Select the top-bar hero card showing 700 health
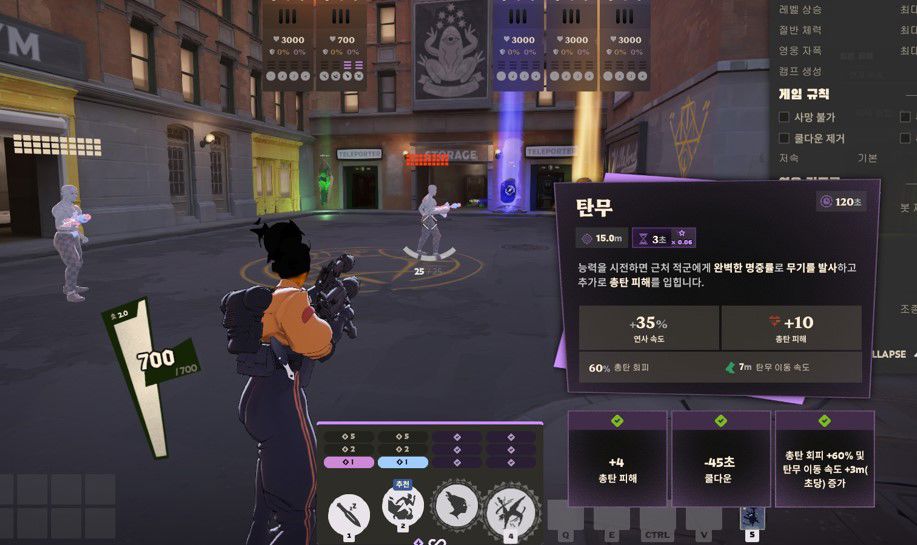The image size is (917, 545). 341,44
